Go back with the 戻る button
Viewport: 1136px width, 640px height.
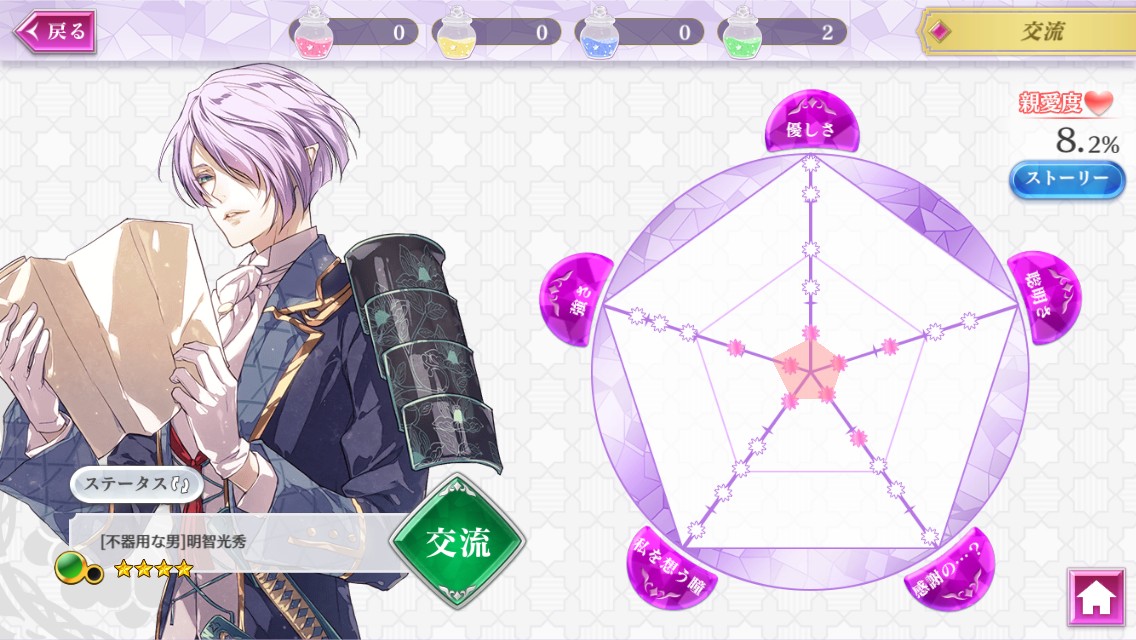55,31
